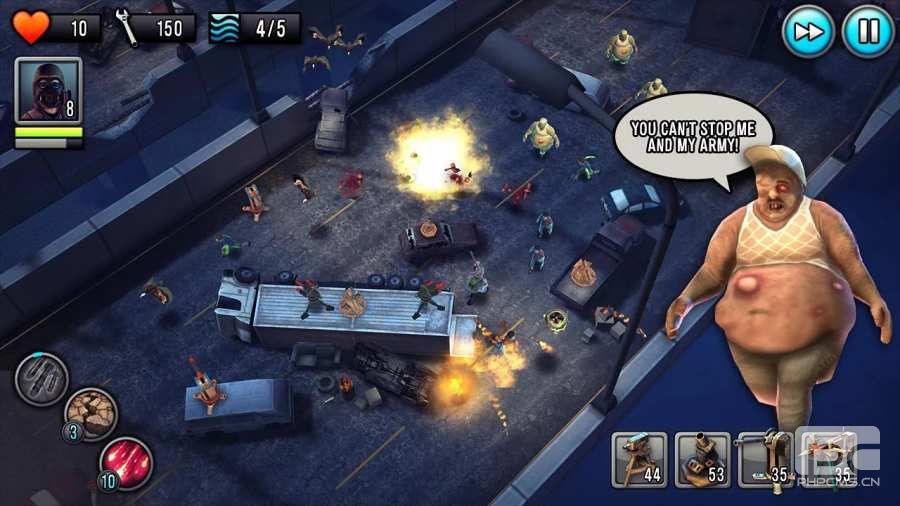Image resolution: width=900 pixels, height=506 pixels.
Task: Pick the crane-arm tower costing 35
Action: pyautogui.click(x=765, y=459)
